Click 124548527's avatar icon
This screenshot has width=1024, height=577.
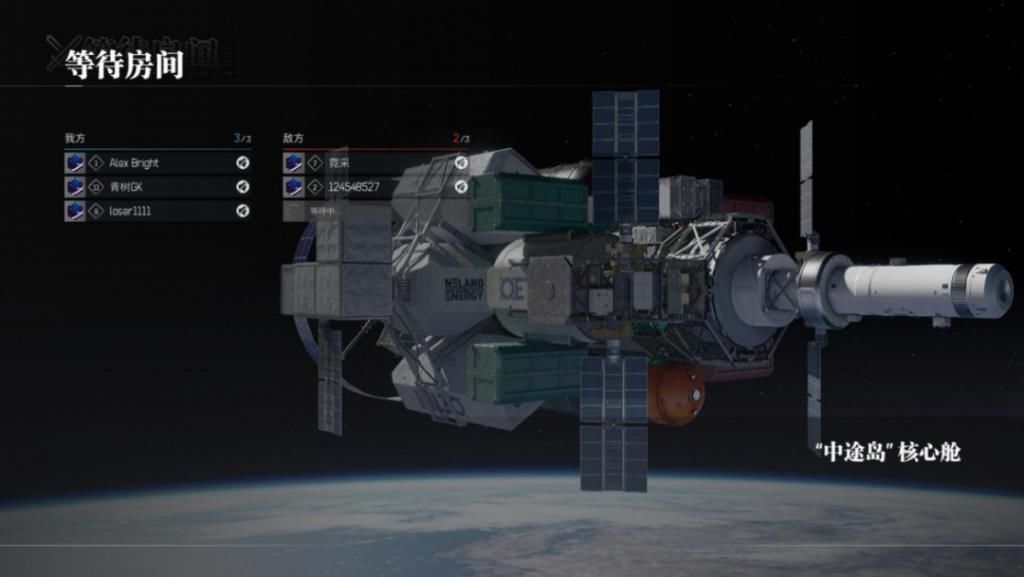[294, 187]
